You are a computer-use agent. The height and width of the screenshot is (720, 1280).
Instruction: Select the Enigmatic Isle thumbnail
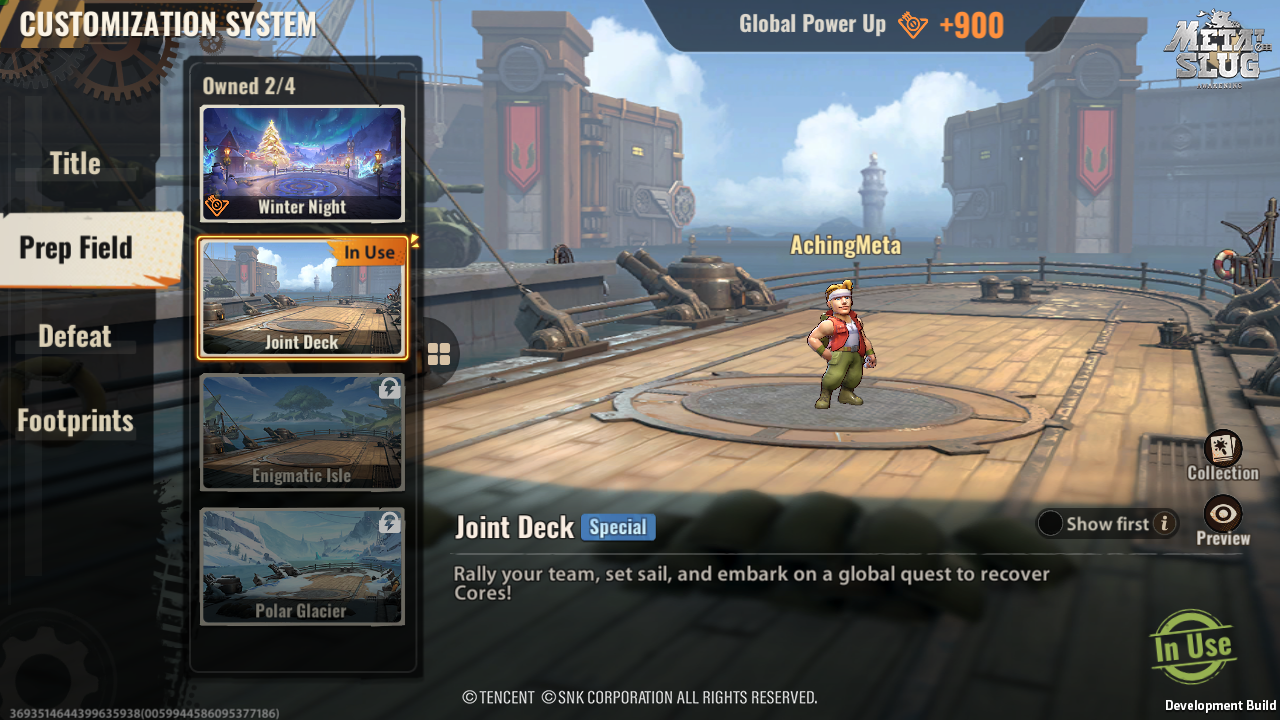302,432
